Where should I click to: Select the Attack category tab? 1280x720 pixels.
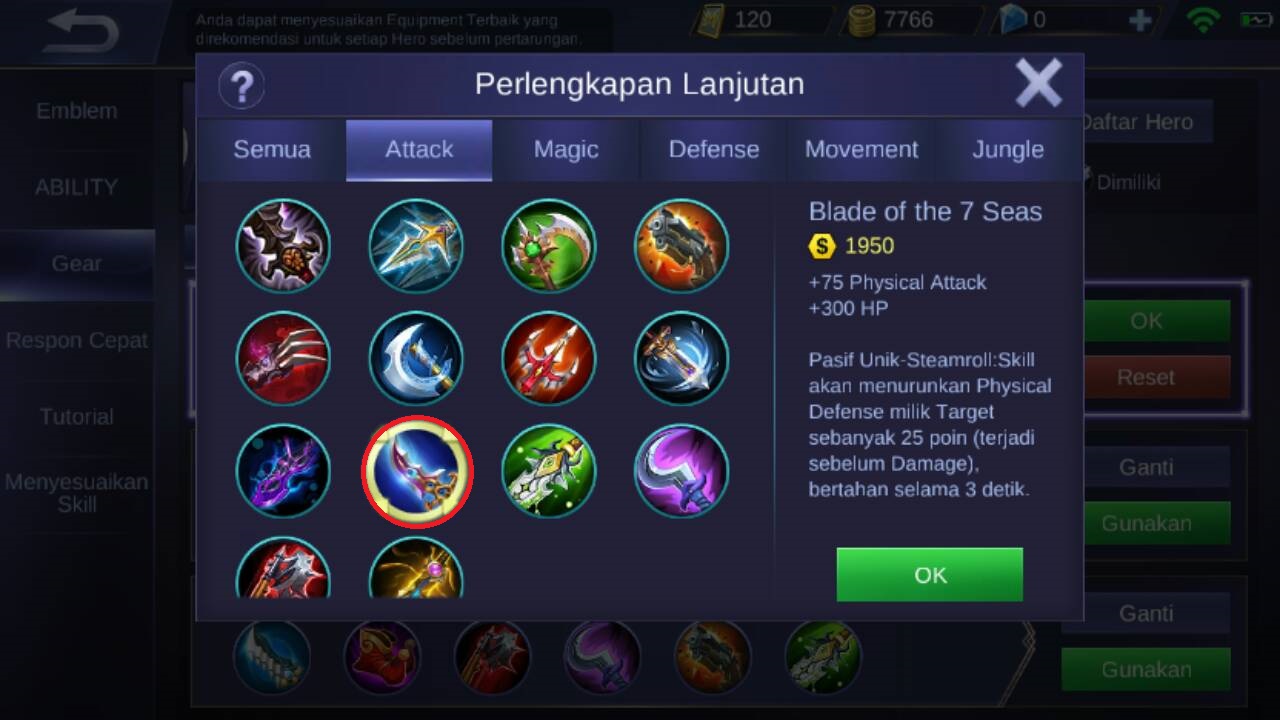click(419, 150)
